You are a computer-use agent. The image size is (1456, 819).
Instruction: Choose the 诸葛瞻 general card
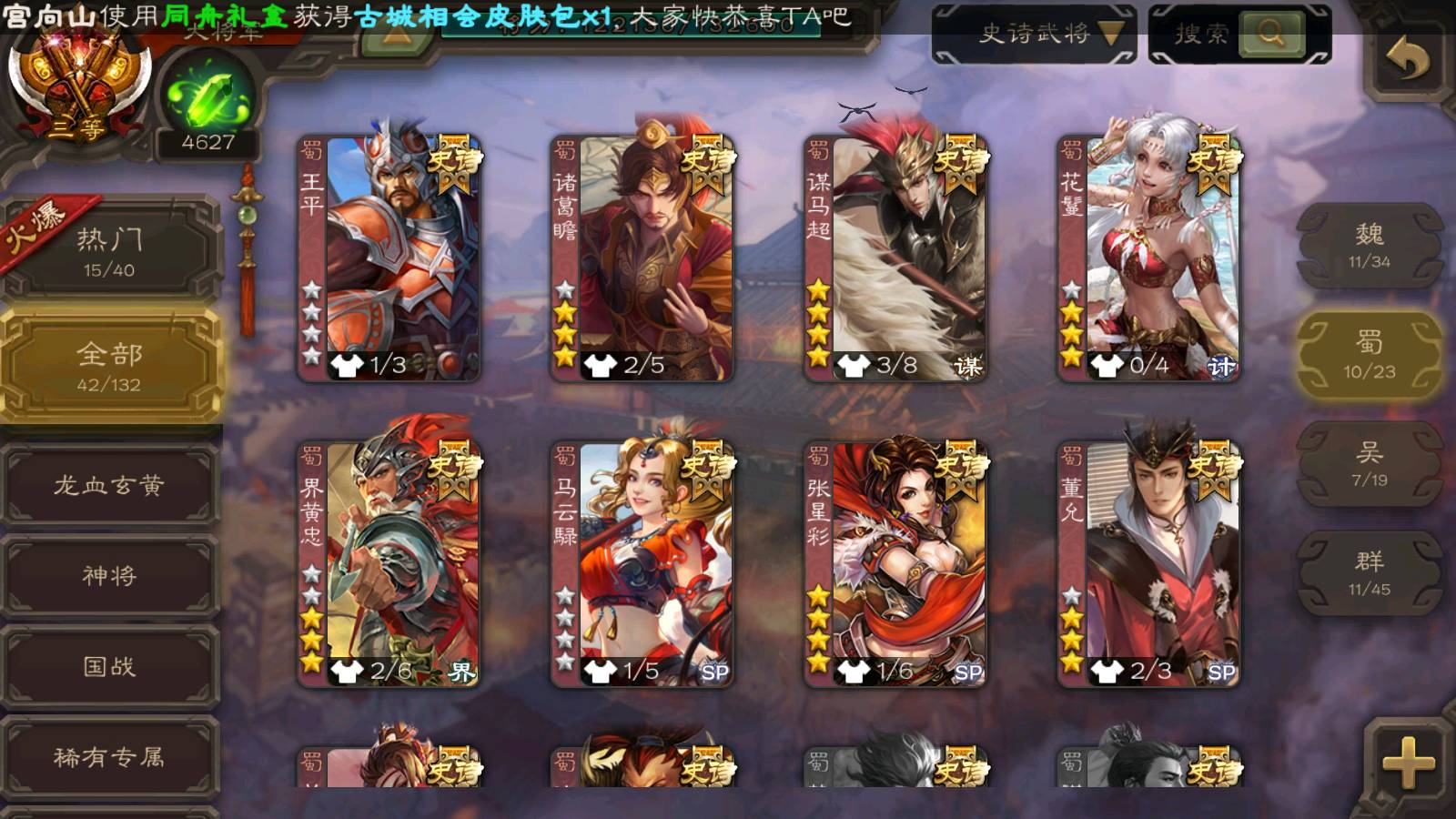tap(642, 258)
